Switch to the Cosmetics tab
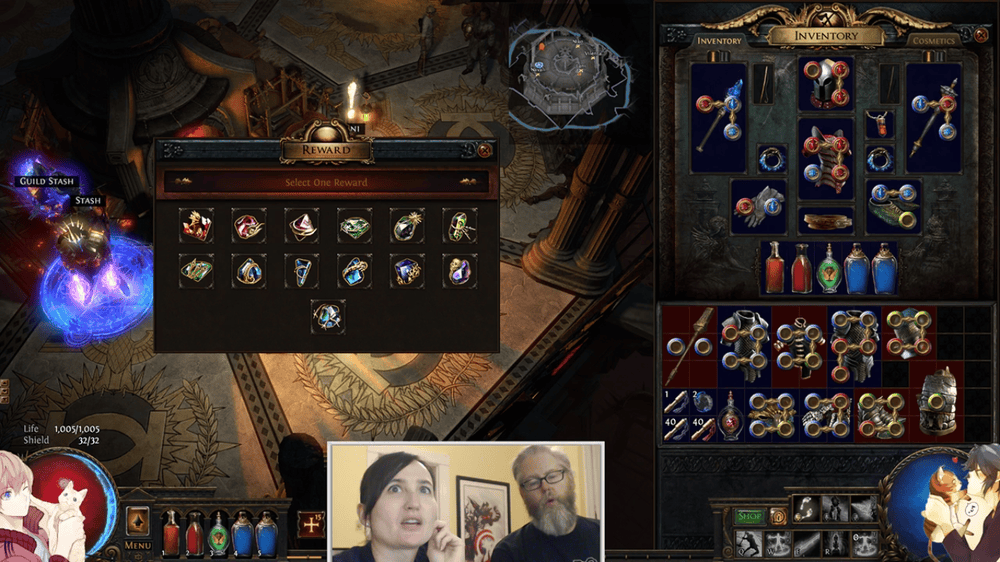This screenshot has width=1000, height=562. 933,41
